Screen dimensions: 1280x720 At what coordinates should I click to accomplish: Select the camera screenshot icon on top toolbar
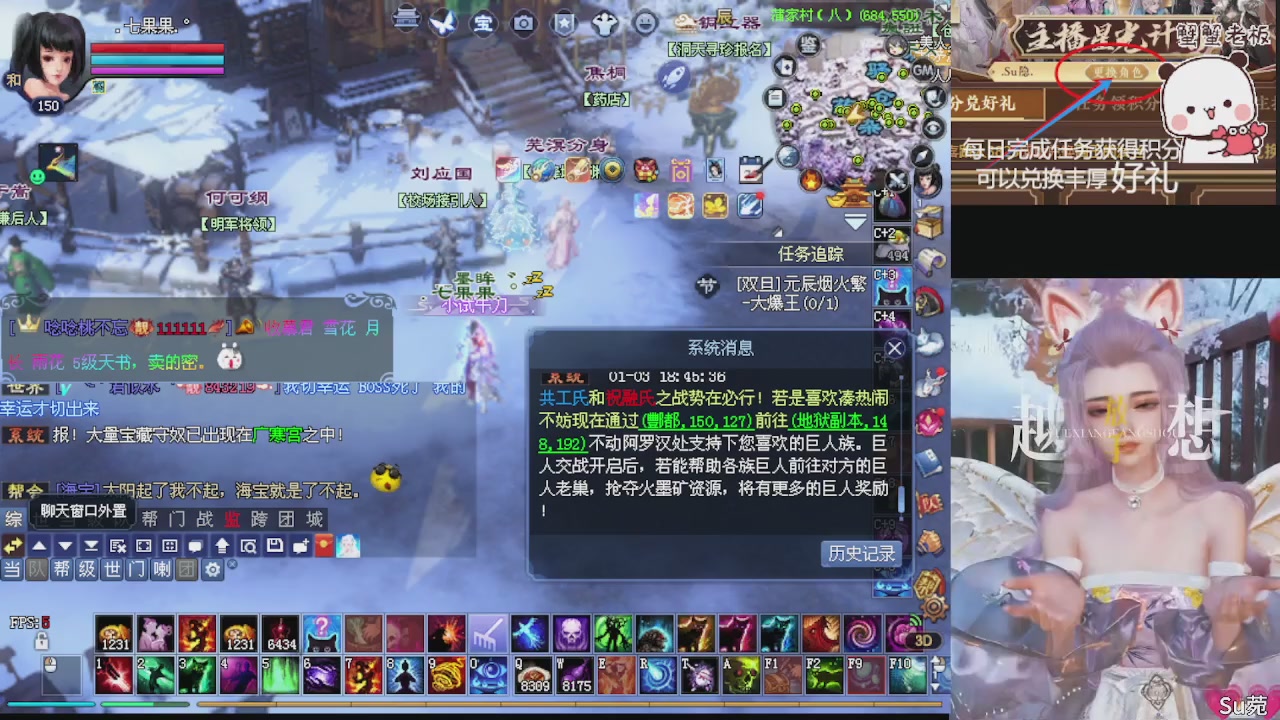point(524,23)
